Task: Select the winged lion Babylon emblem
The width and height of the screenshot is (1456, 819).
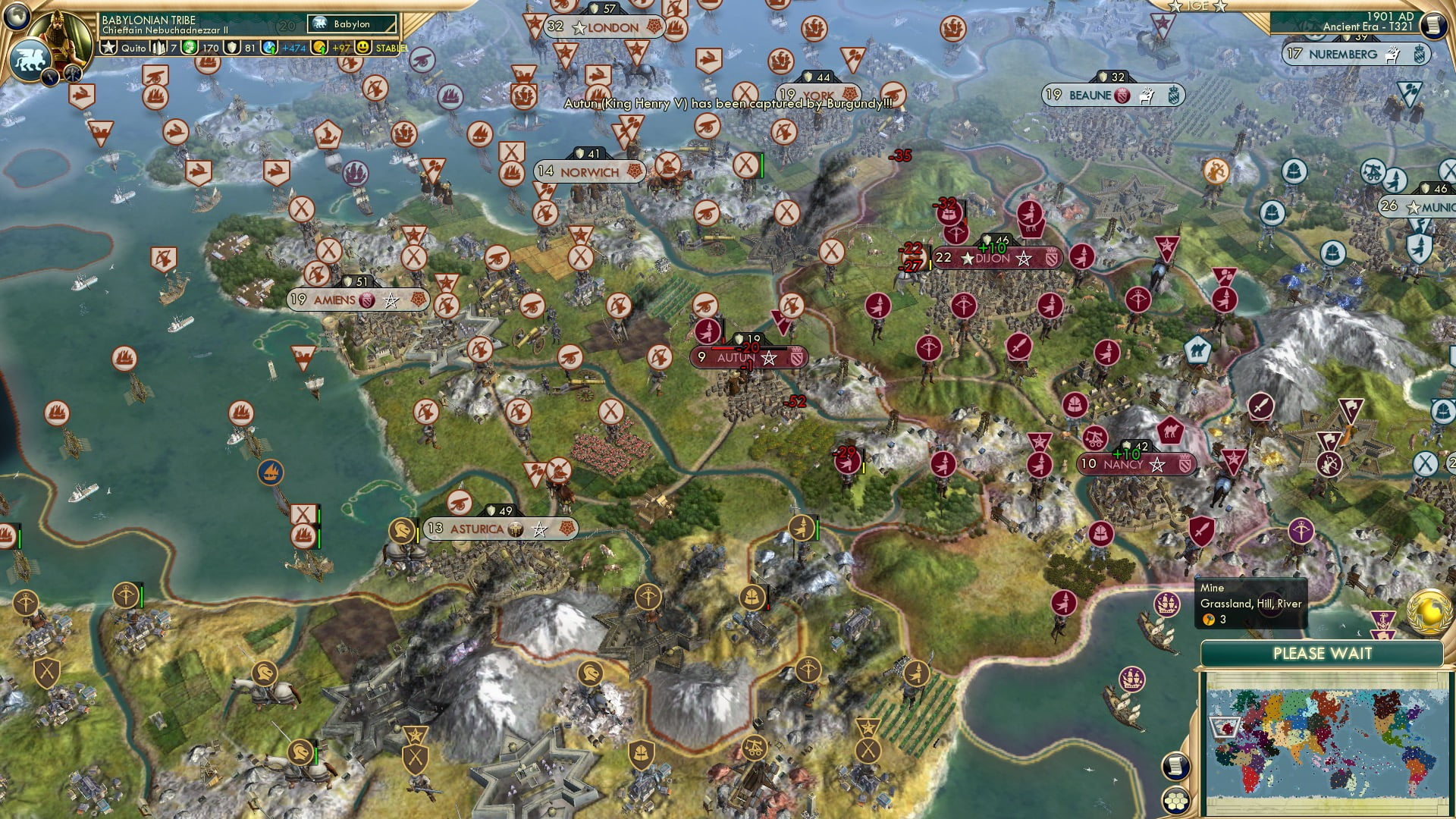Action: (31, 59)
